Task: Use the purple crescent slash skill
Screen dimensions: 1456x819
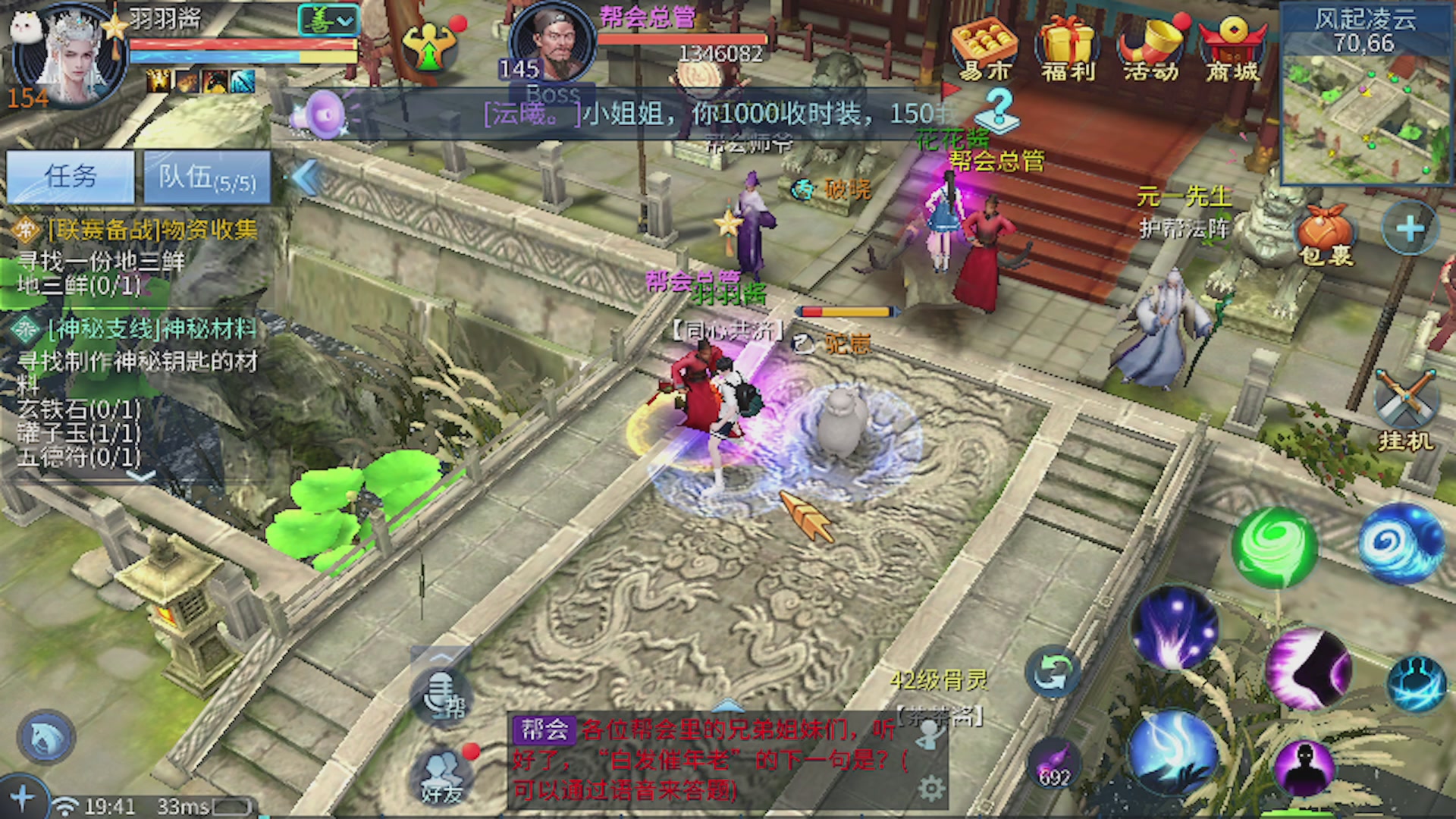Action: pos(1307,669)
